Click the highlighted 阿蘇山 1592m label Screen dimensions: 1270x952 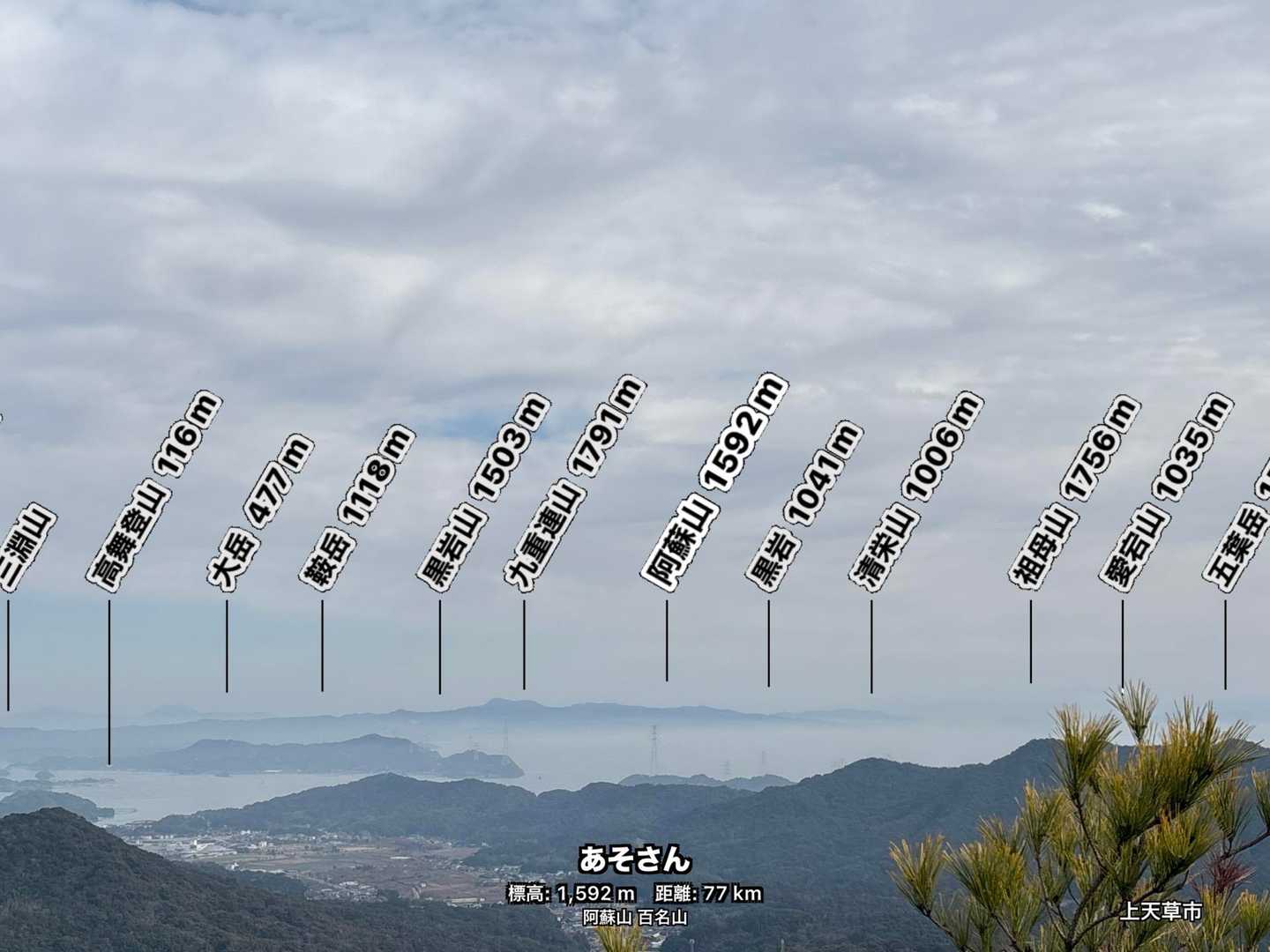click(714, 482)
